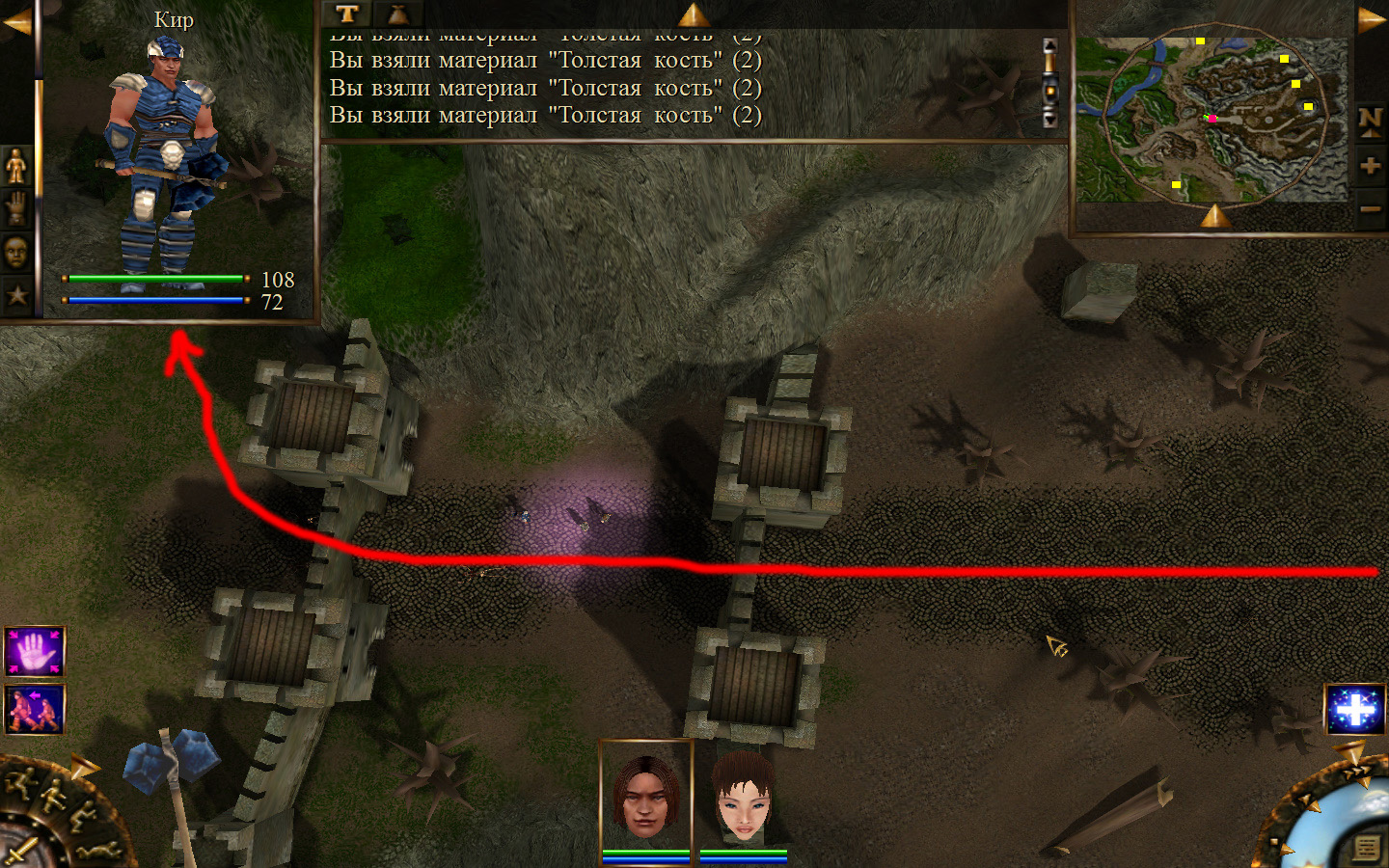
Task: Select the long-haired male hero portrait
Action: pos(645,797)
